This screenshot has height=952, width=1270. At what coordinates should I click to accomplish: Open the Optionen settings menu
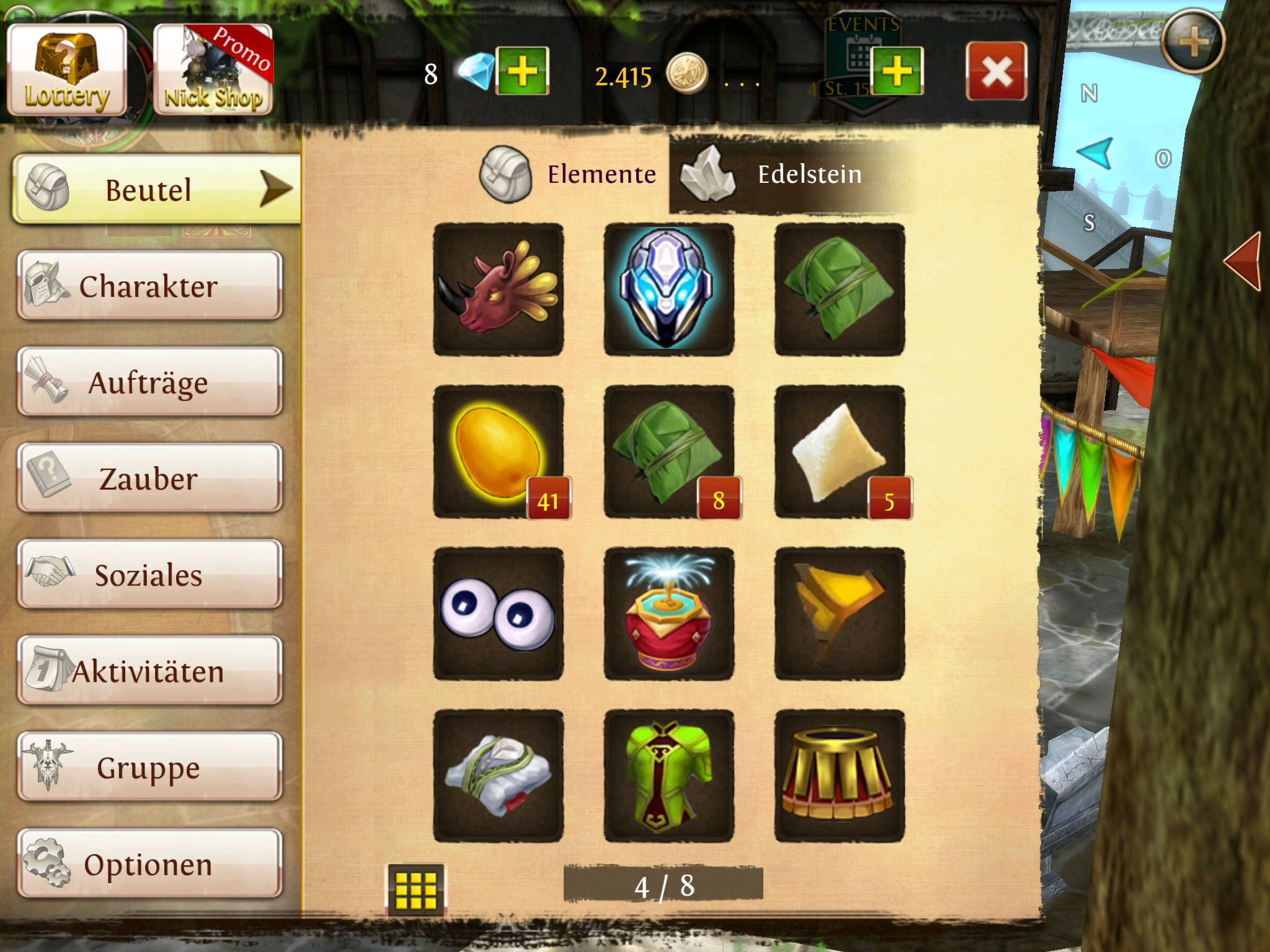pos(149,864)
